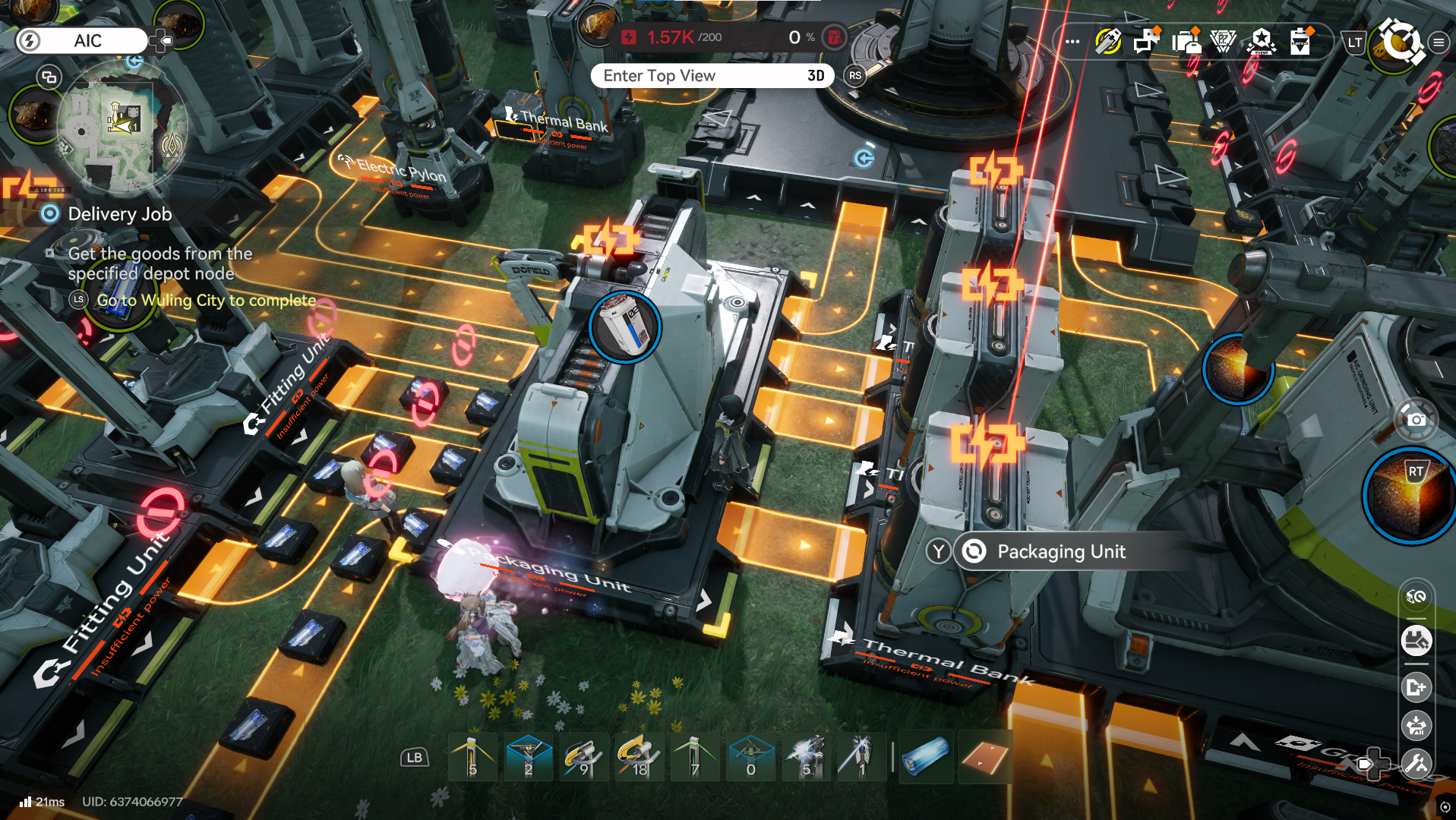Select the hotbar item with count 9
The height and width of the screenshot is (820, 1456).
[x=583, y=757]
